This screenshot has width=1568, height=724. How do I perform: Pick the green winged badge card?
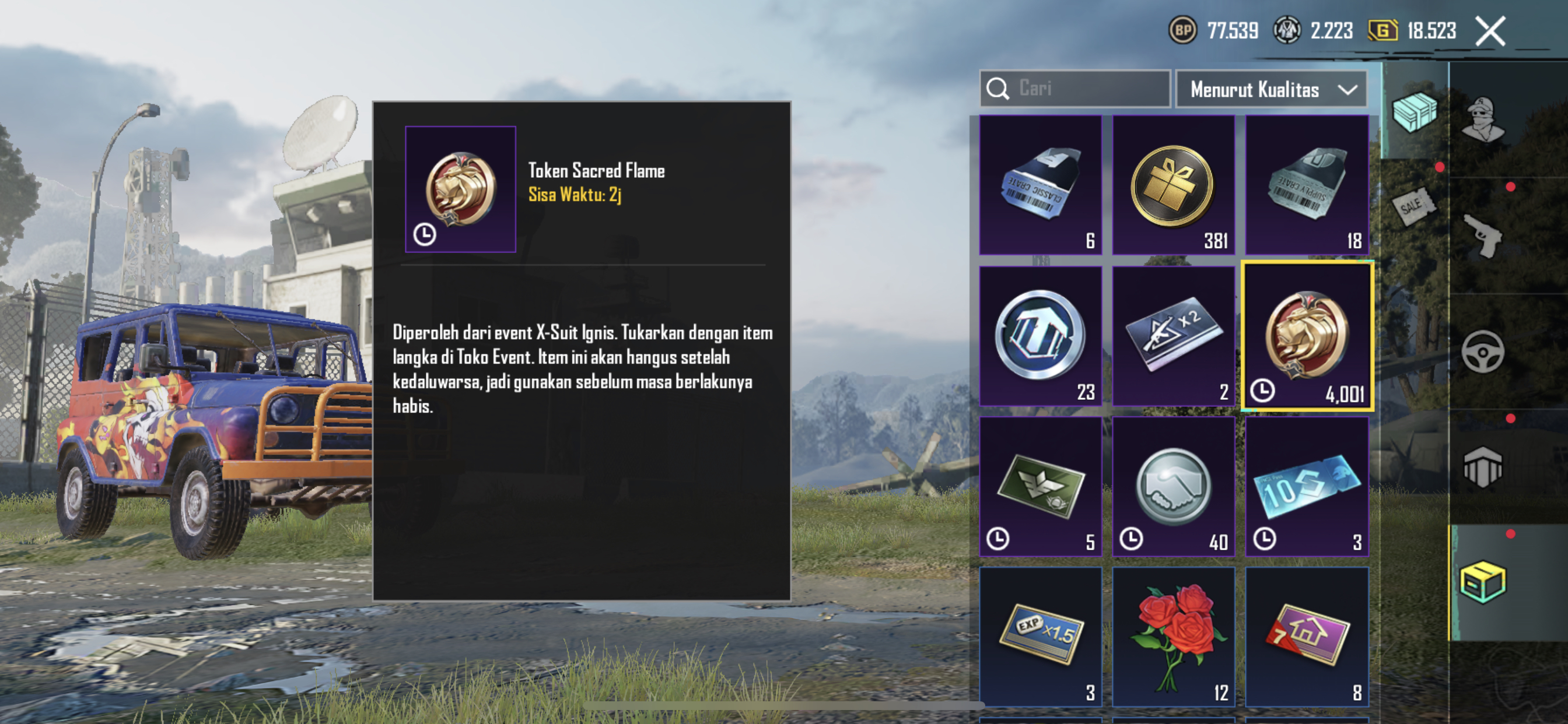click(1040, 487)
